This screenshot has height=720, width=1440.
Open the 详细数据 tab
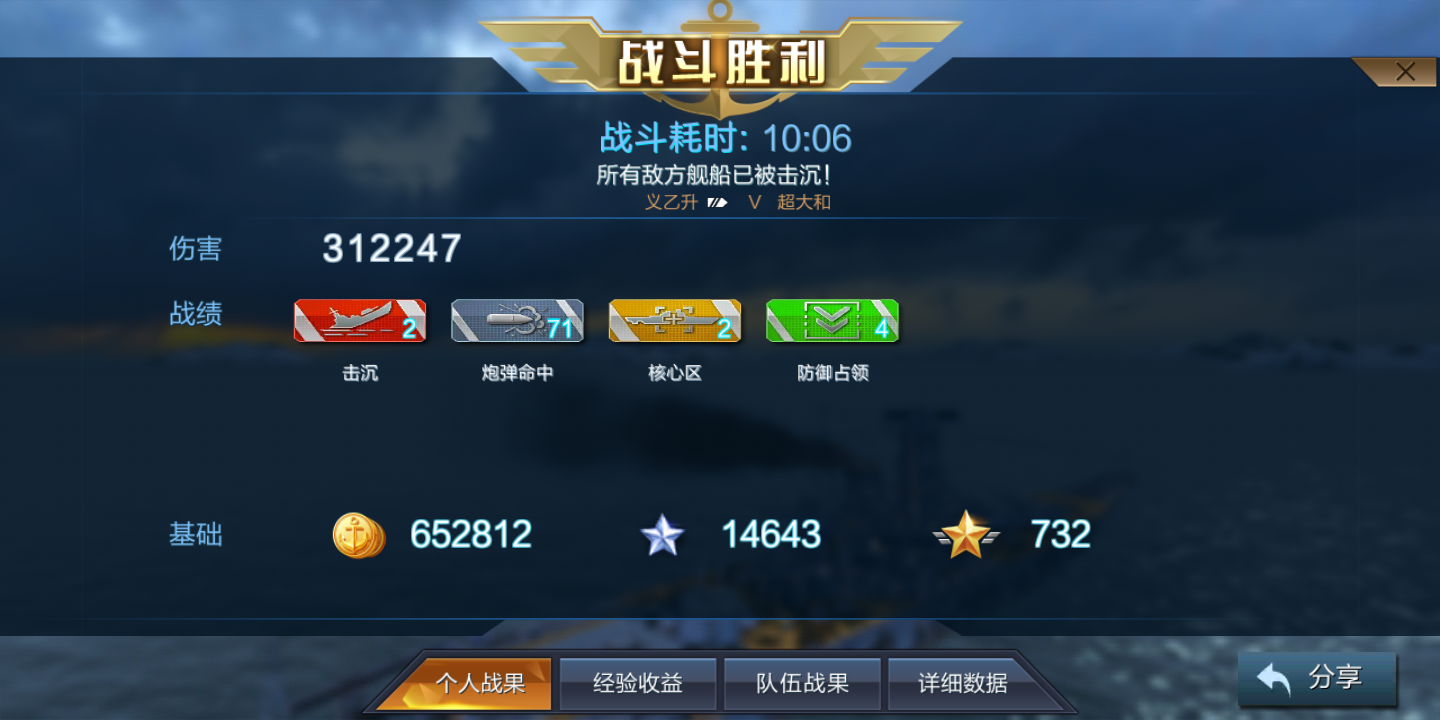[x=963, y=683]
